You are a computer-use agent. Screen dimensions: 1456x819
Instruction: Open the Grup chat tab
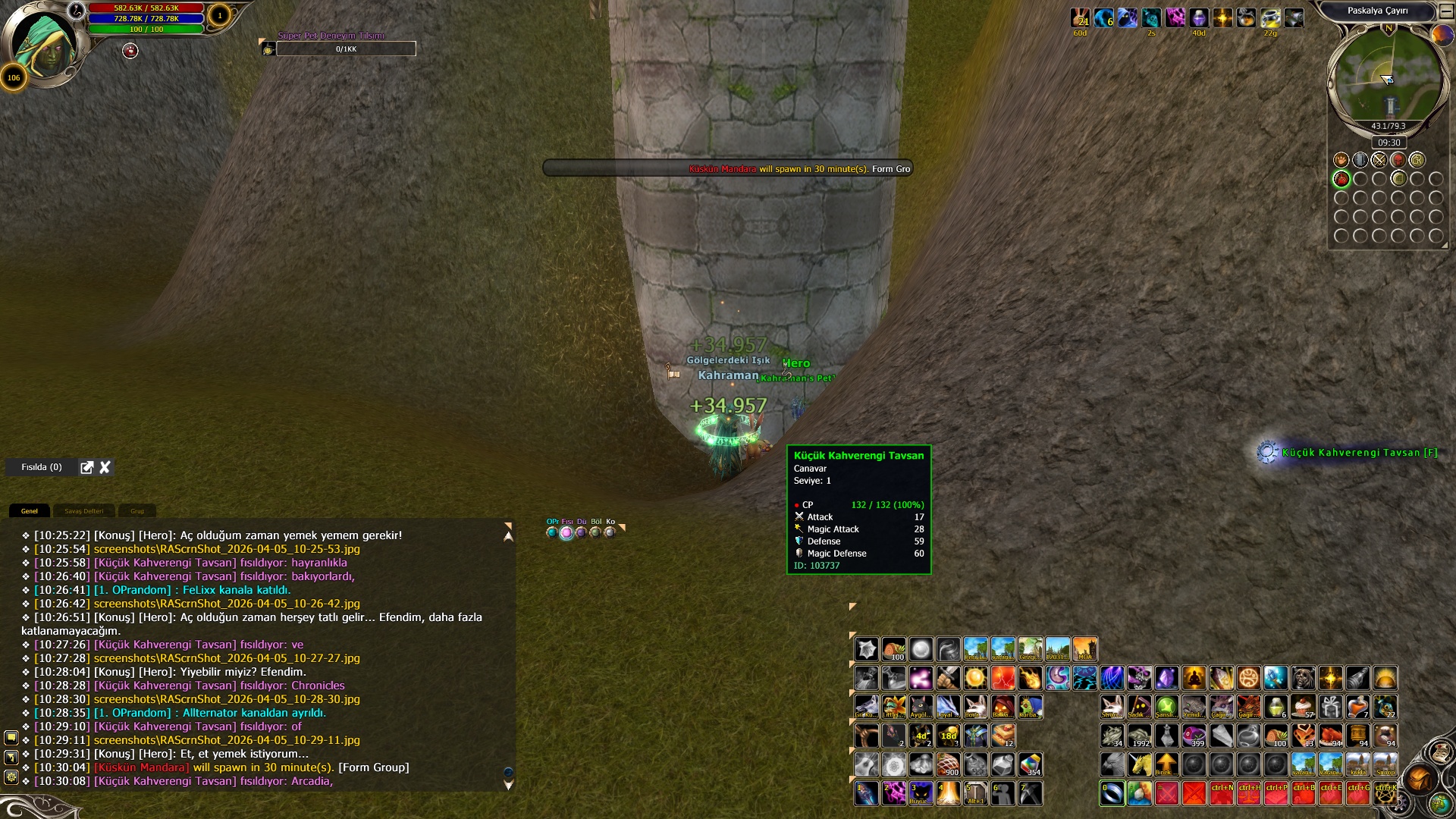(x=137, y=511)
